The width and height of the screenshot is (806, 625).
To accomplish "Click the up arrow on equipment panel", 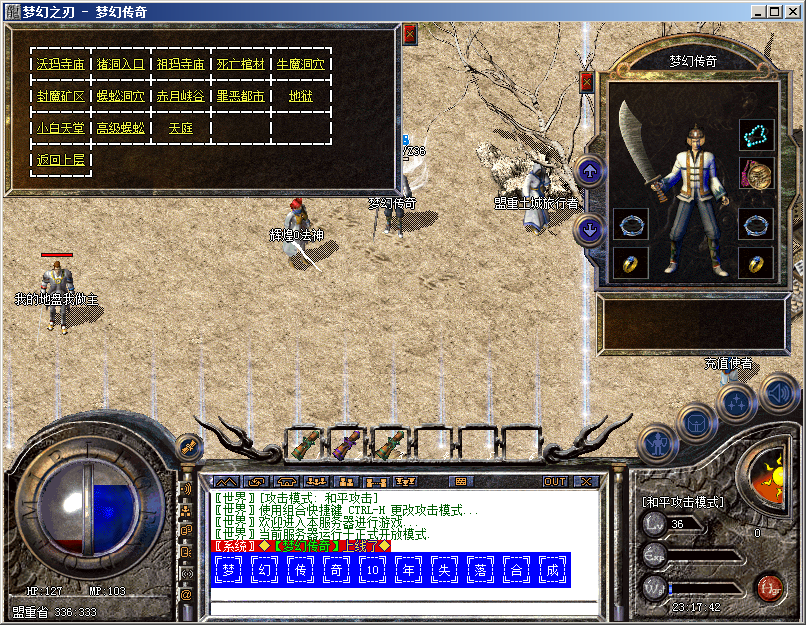I will [x=590, y=171].
